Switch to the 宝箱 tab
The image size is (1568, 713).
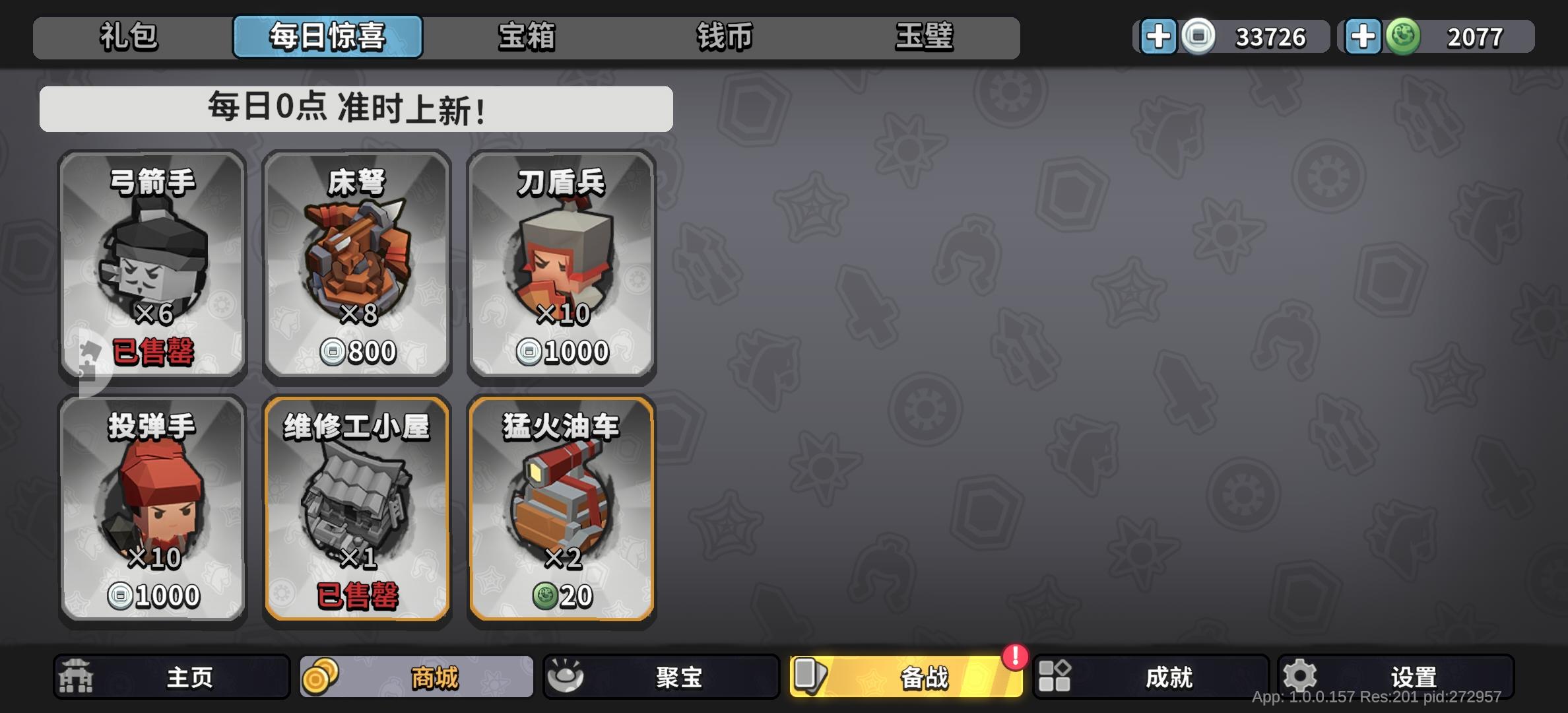point(525,37)
